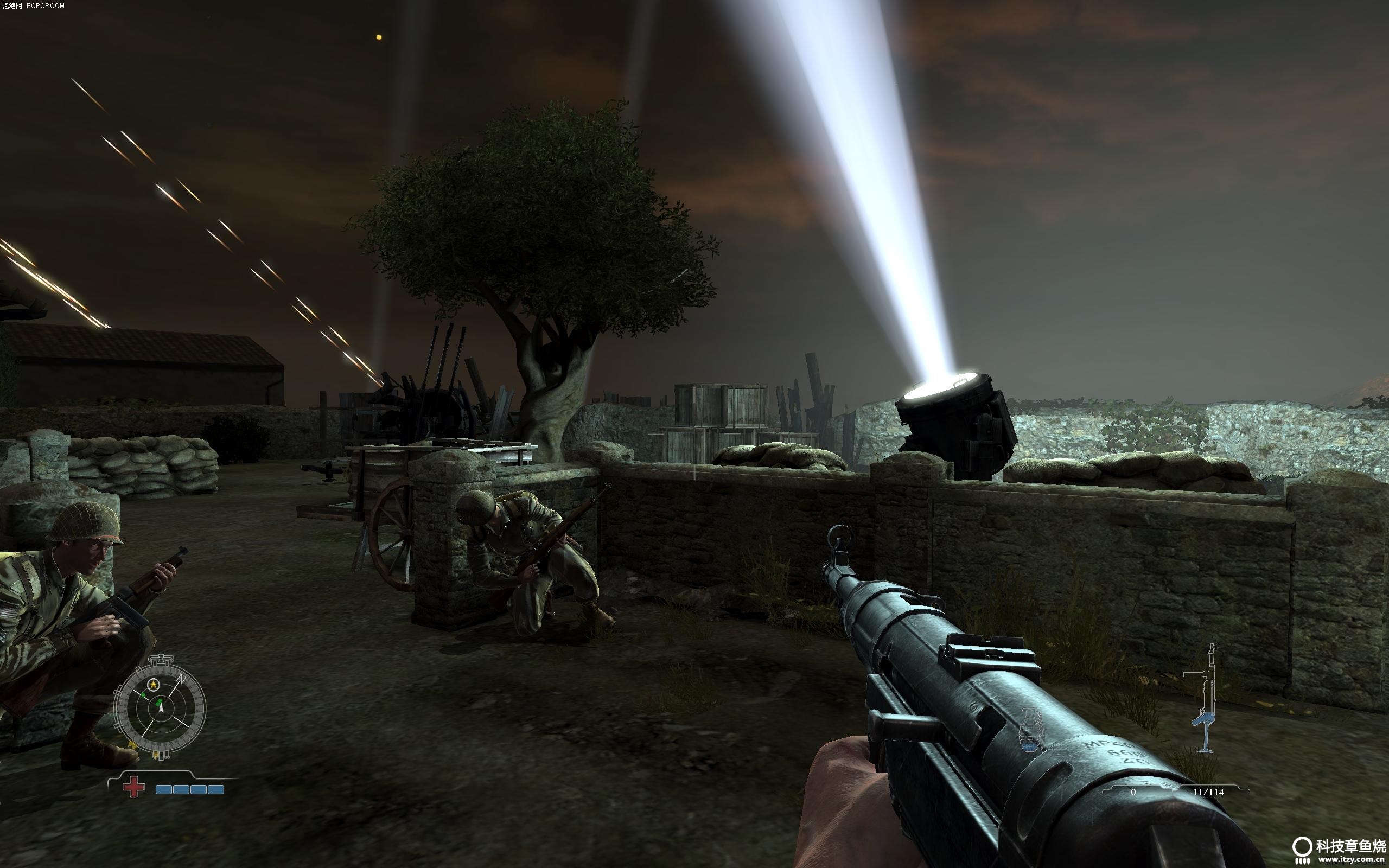The width and height of the screenshot is (1389, 868).
Task: Select the gold star objective marker
Action: point(153,684)
